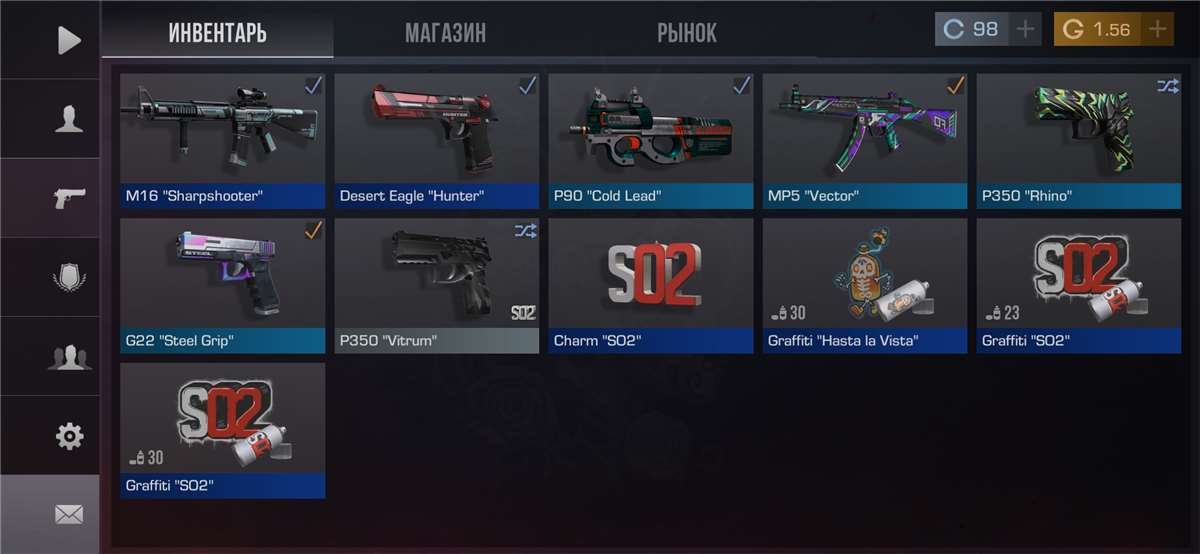1200x554 pixels.
Task: Open settings with the gear icon
Action: (68, 436)
